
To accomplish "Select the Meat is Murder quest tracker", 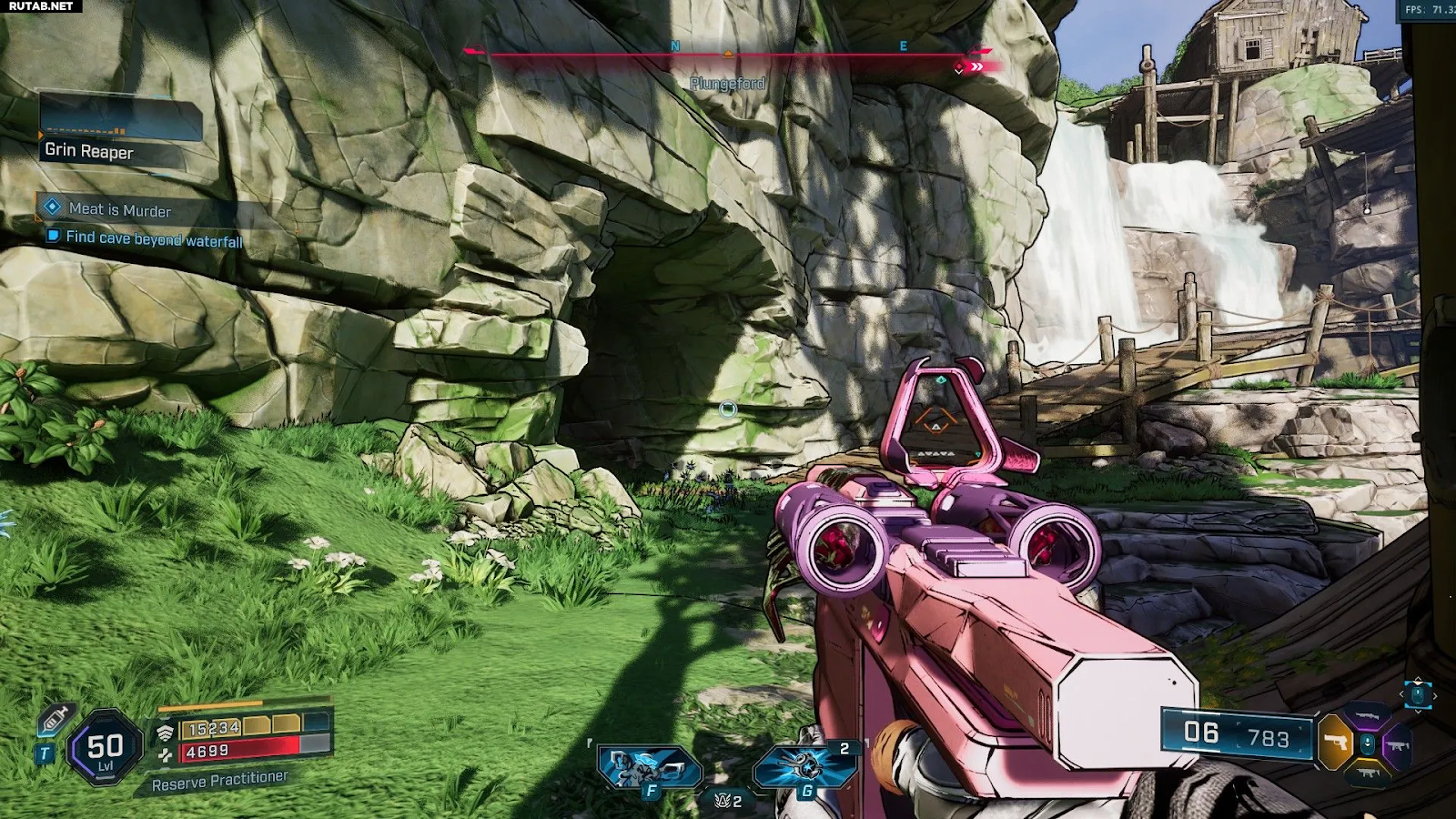I will click(119, 209).
